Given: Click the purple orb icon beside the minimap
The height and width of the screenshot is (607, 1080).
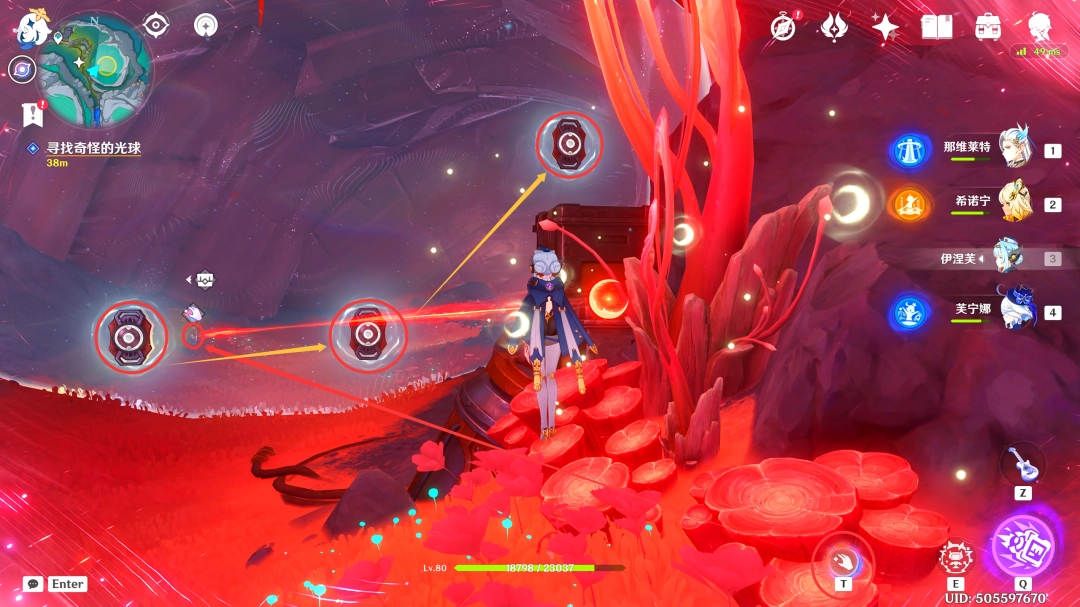Looking at the screenshot, I should (21, 69).
